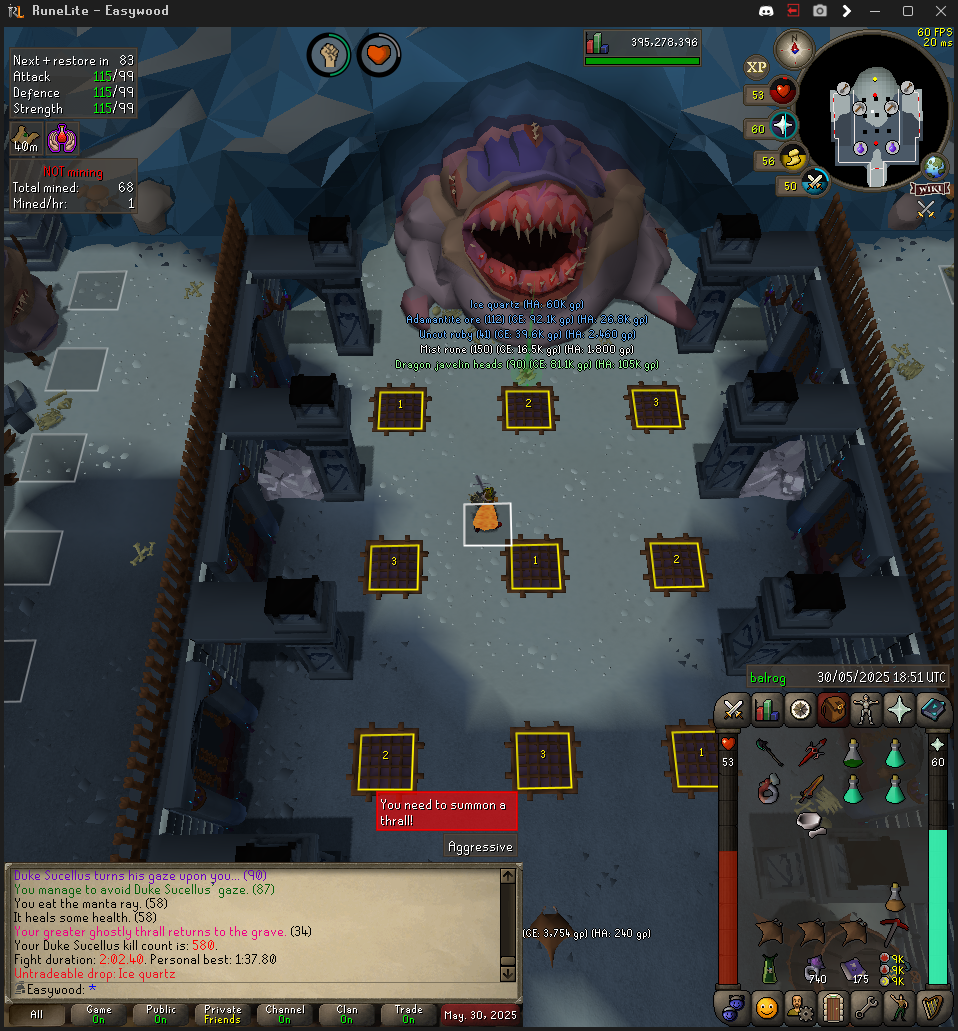Click the book item with 175 charges
Image resolution: width=958 pixels, height=1031 pixels.
pos(853,968)
